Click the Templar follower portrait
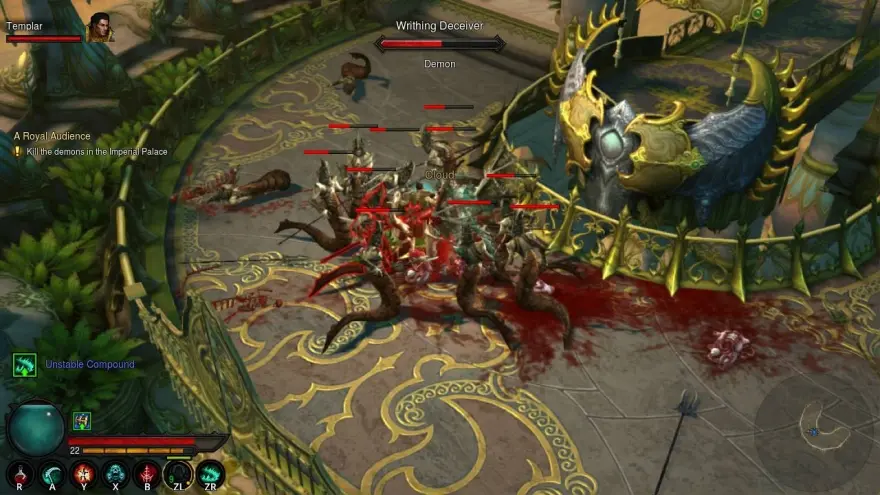This screenshot has height=495, width=880. [99, 28]
